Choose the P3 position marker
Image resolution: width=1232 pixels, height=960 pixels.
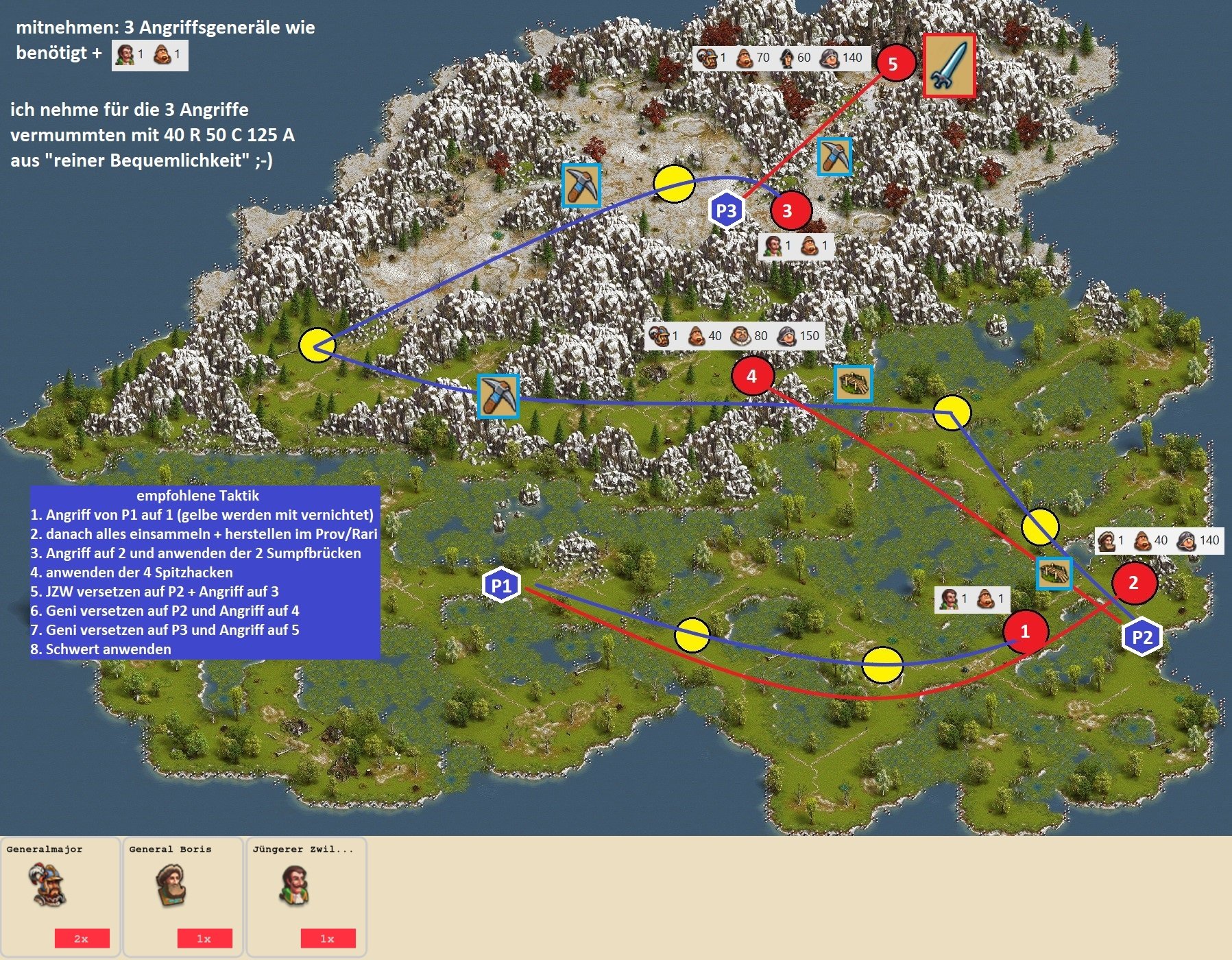coord(726,210)
